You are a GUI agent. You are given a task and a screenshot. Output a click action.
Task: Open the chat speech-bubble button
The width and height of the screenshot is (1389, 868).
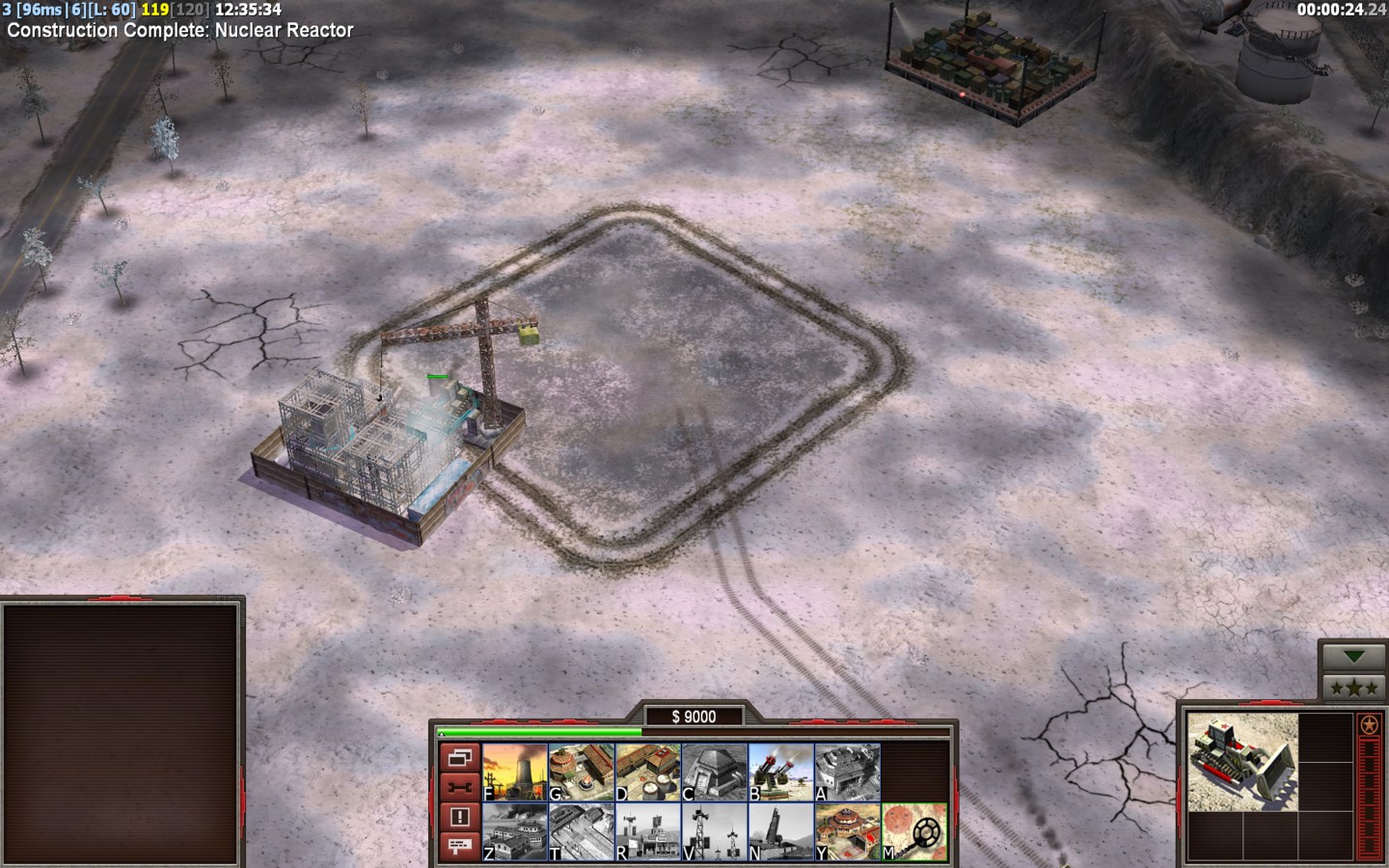pos(459,846)
